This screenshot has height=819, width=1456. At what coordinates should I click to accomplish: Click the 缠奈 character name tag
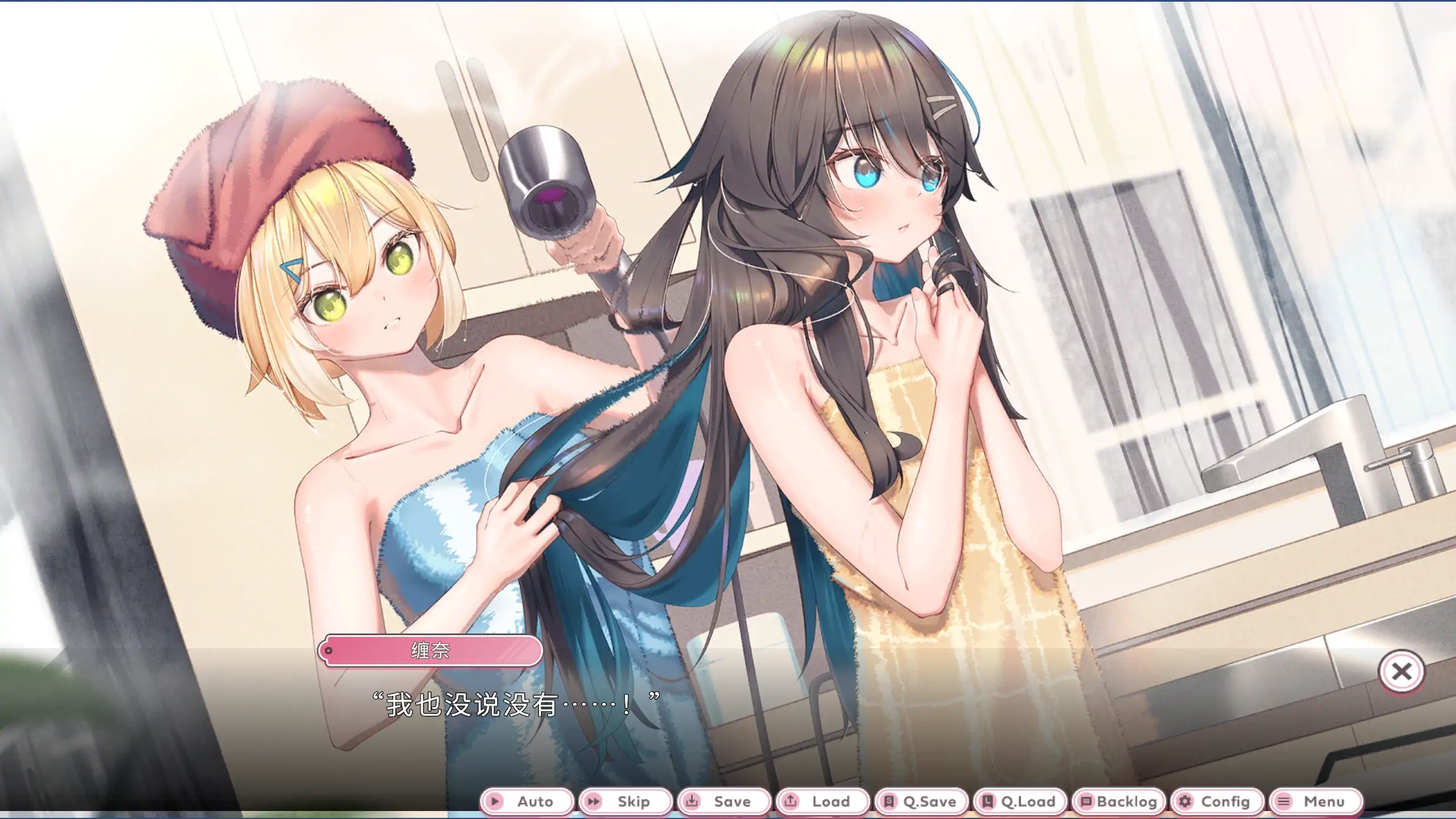coord(431,652)
